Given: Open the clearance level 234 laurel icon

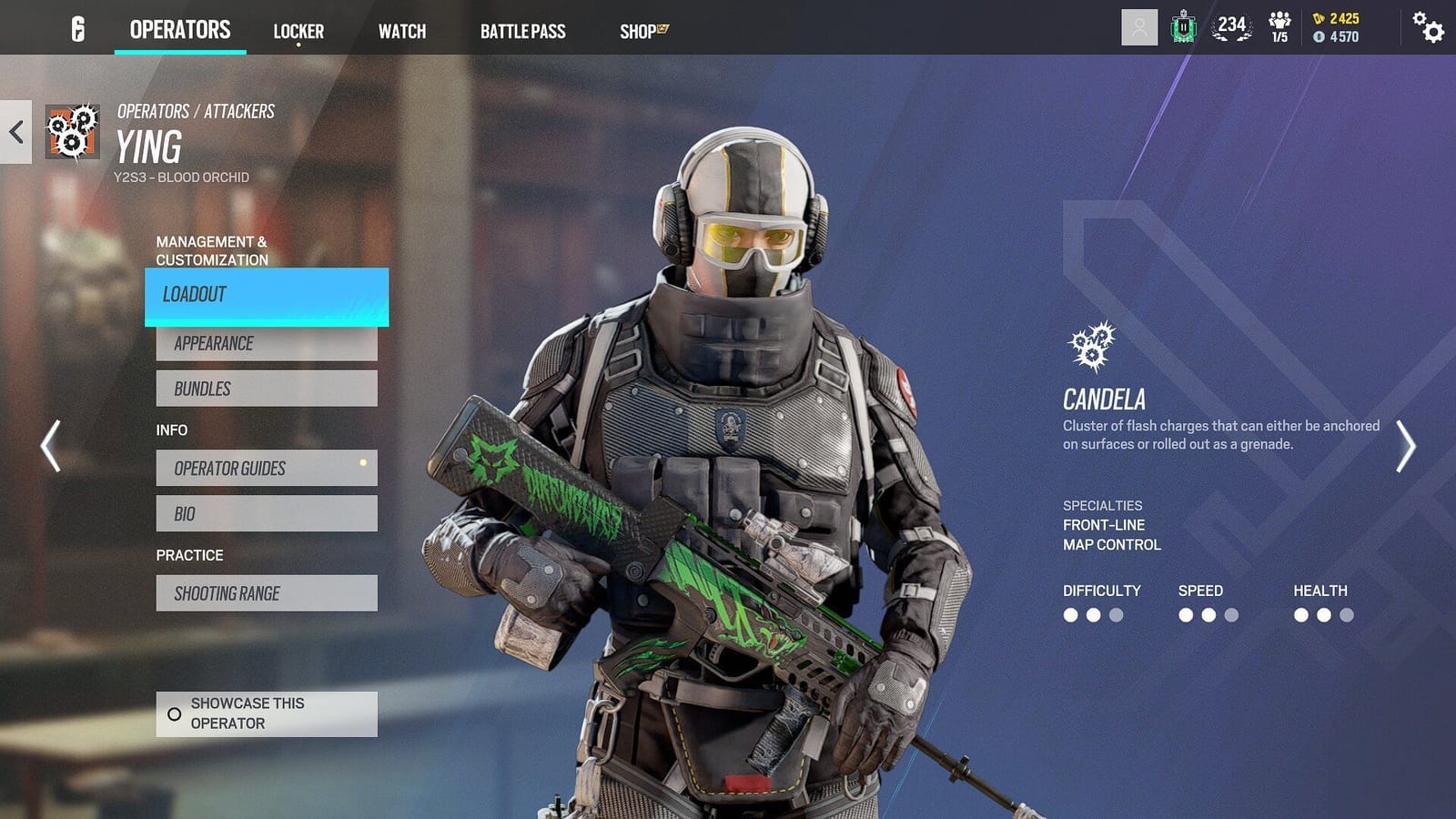Looking at the screenshot, I should click(1230, 26).
